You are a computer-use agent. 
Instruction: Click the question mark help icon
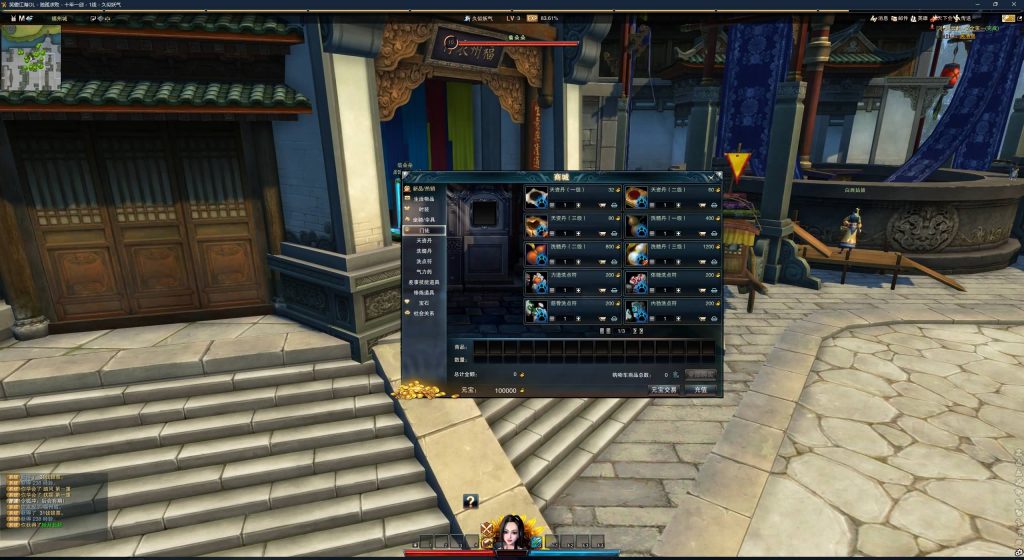470,501
